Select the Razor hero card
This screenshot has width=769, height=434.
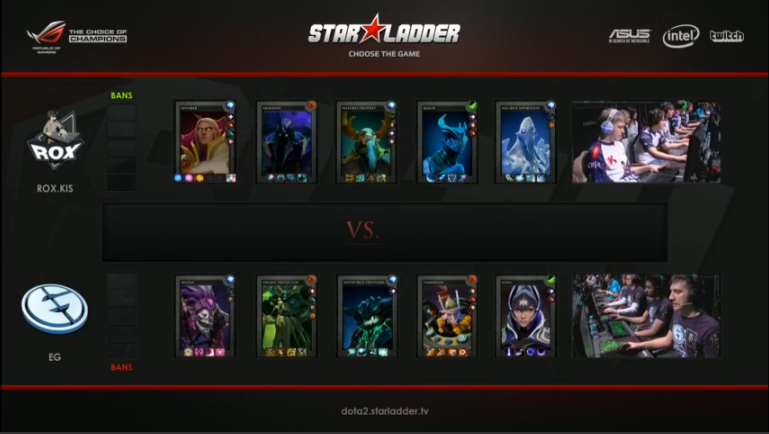447,142
